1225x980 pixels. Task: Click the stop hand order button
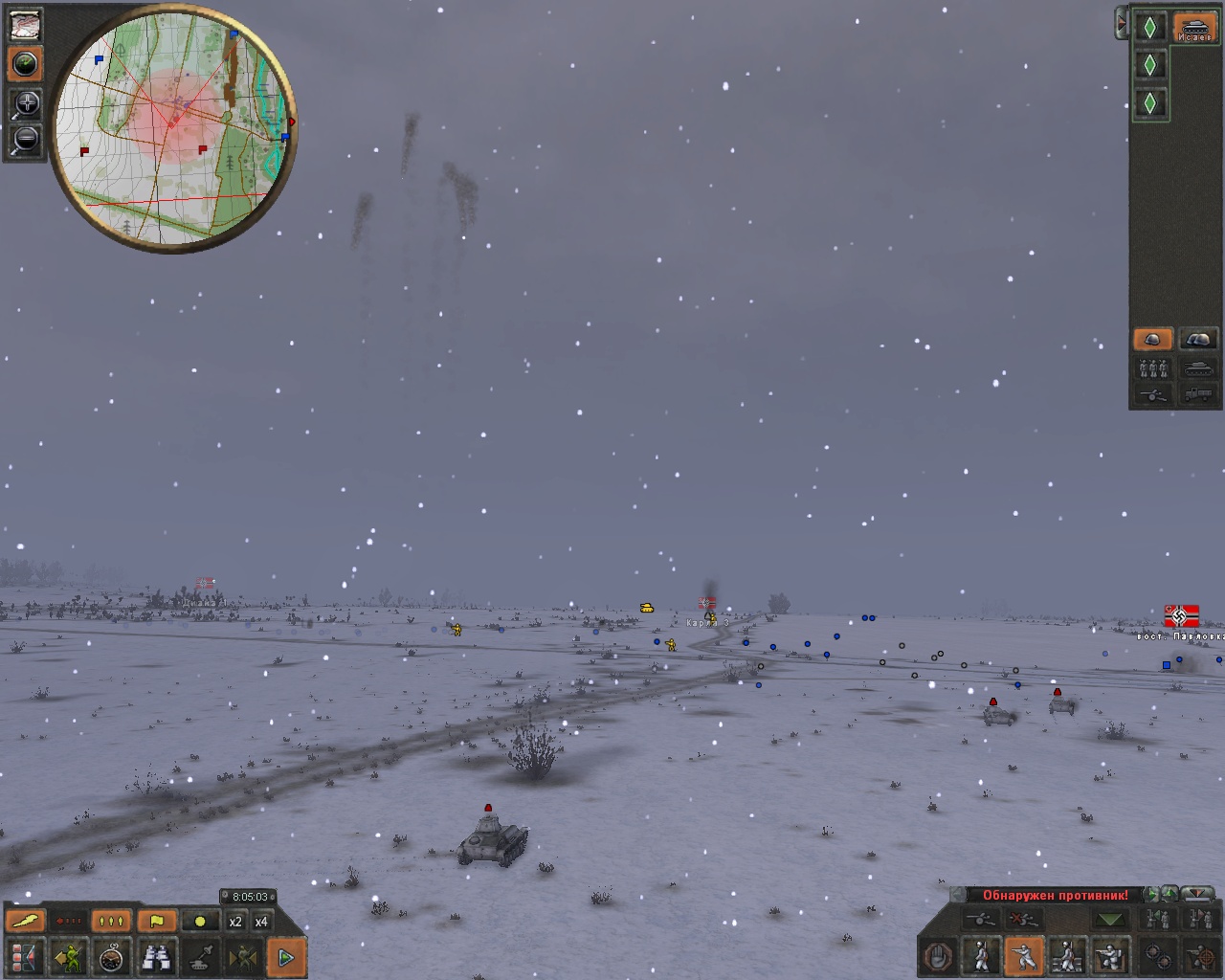[939, 956]
